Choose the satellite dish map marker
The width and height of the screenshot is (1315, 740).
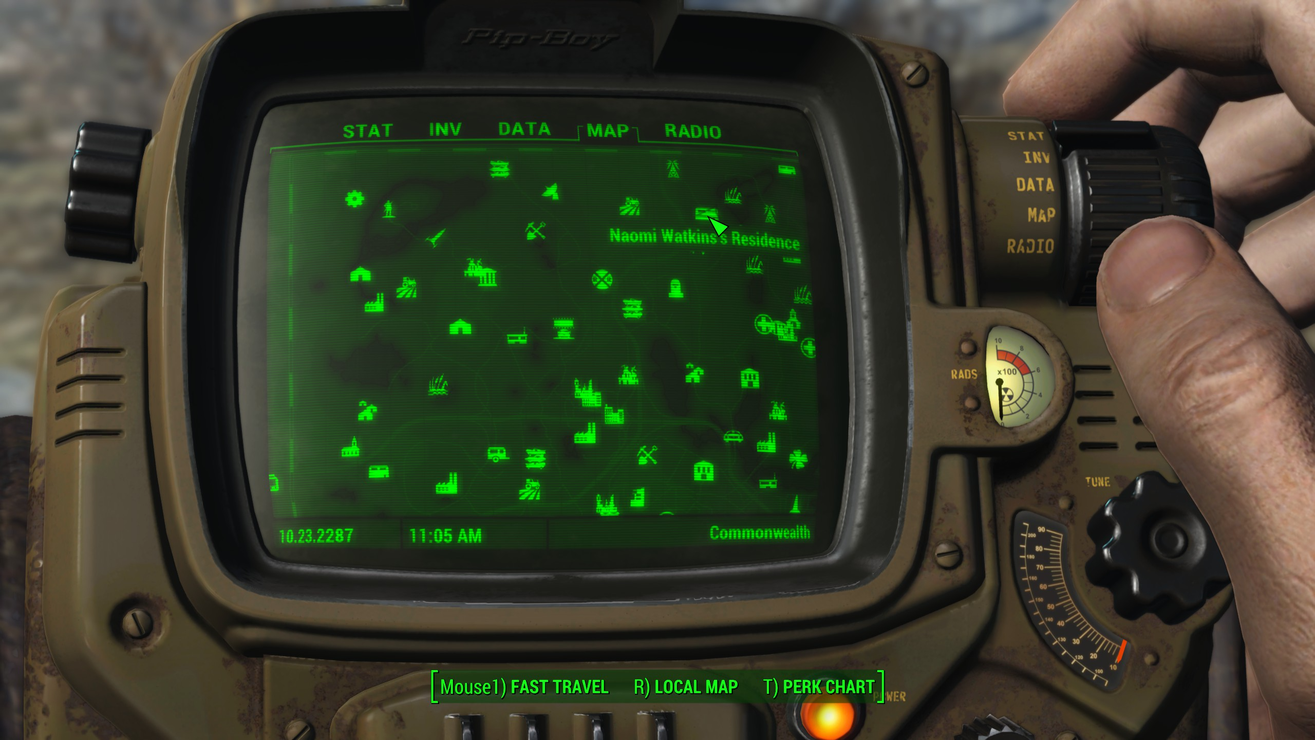click(x=551, y=191)
